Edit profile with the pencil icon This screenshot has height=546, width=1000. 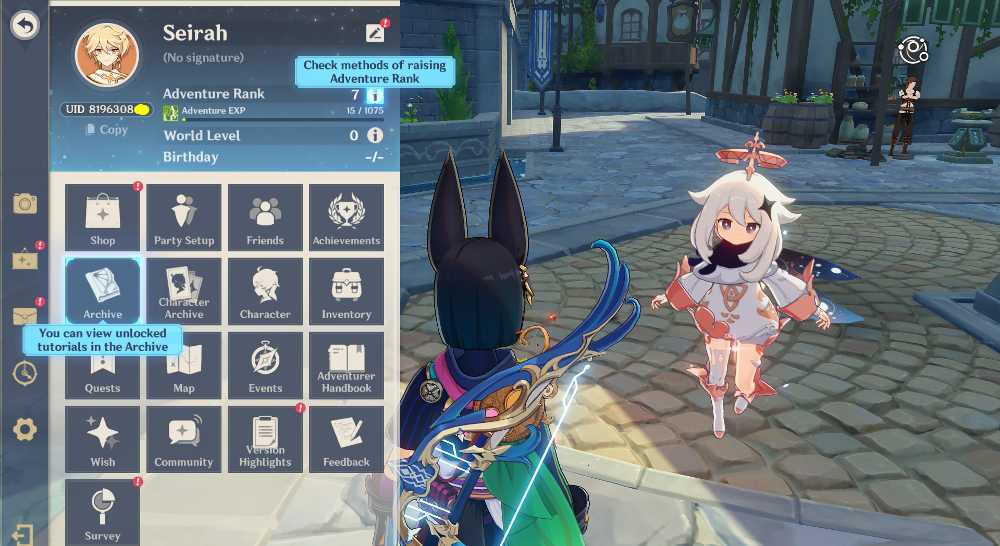(x=375, y=32)
